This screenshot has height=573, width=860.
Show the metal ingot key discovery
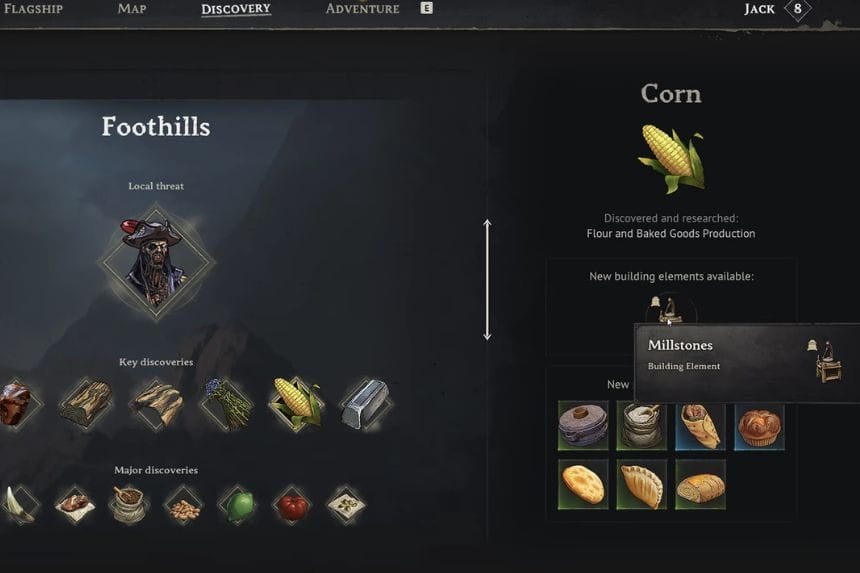363,402
